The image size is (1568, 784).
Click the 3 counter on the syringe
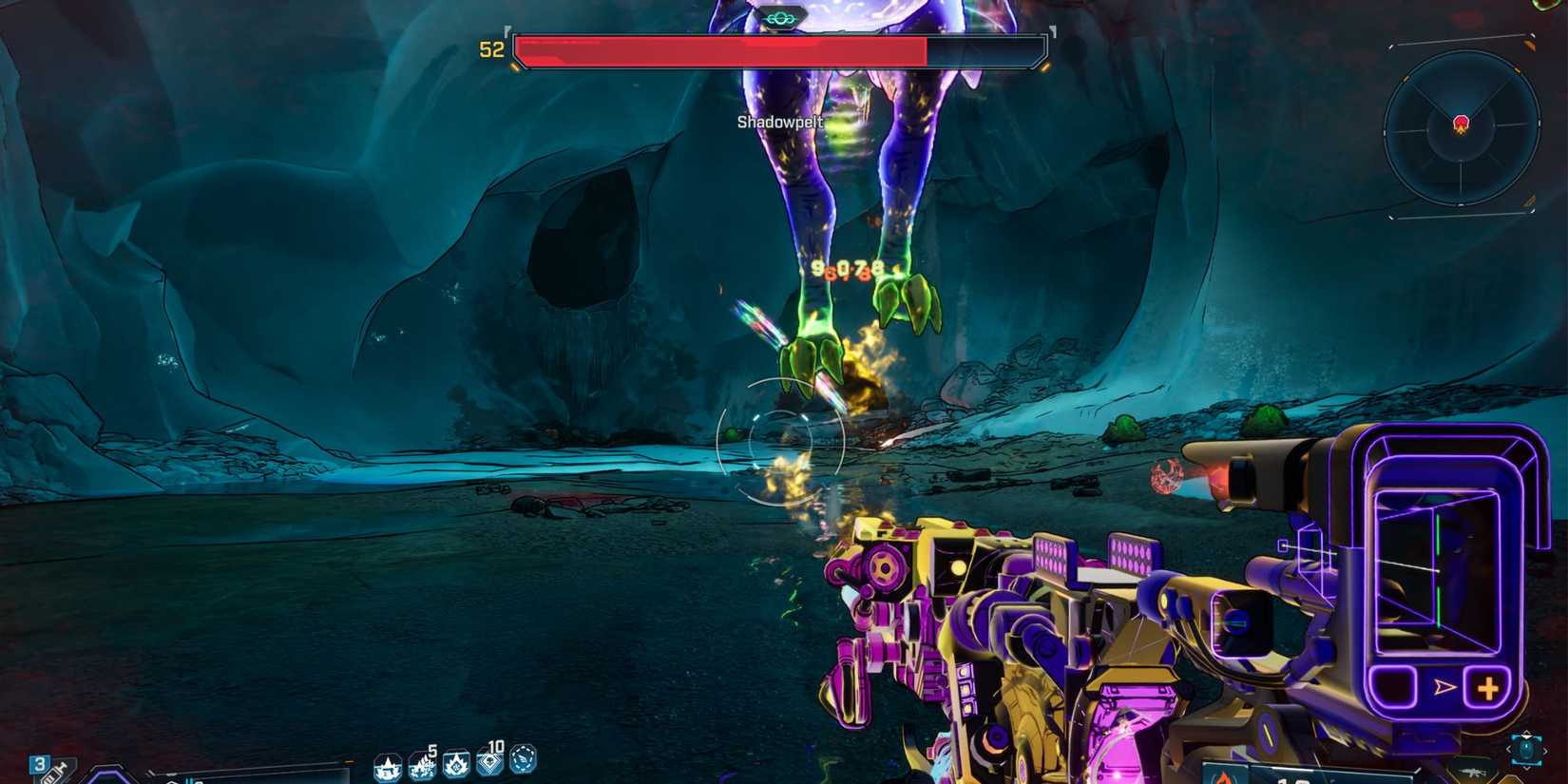point(40,762)
